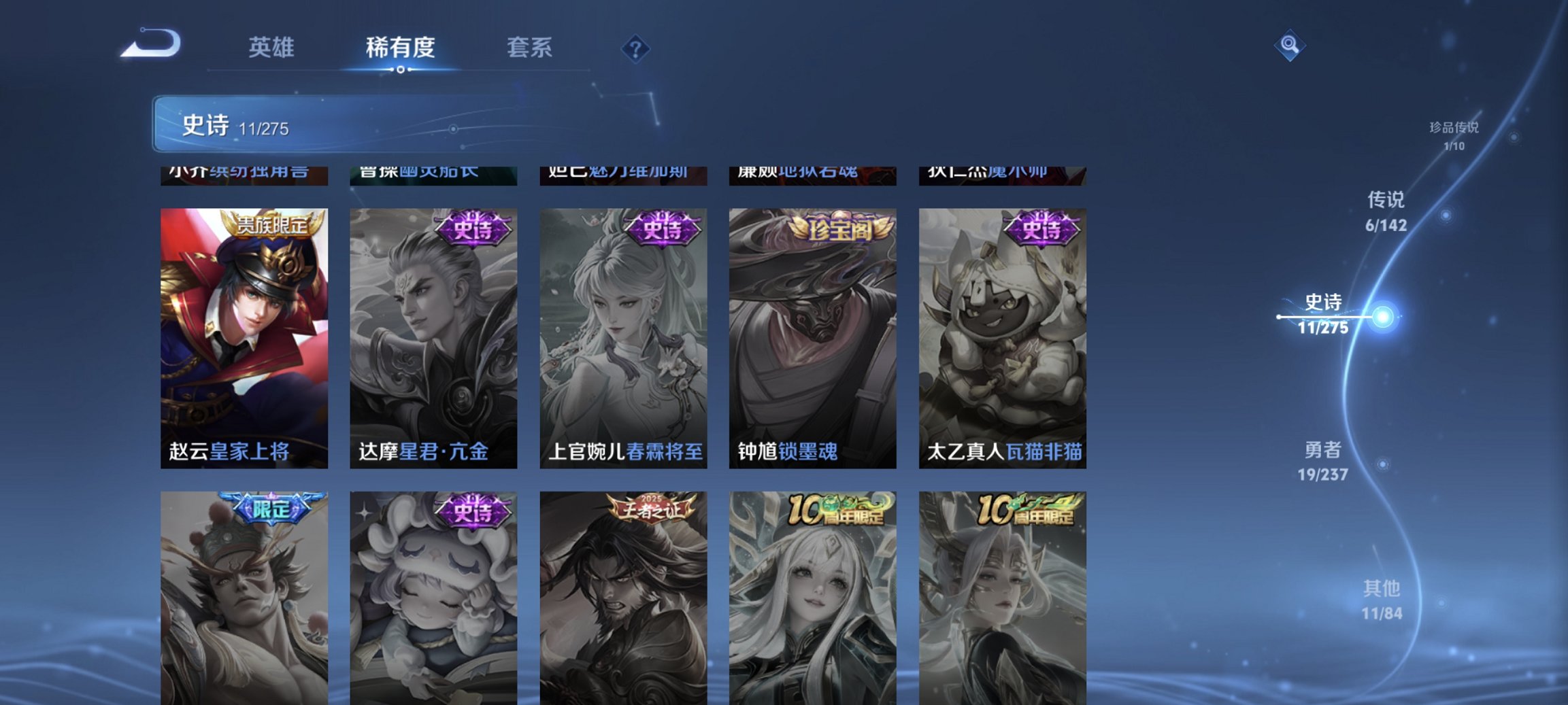Image resolution: width=1568 pixels, height=705 pixels.
Task: Open the help question mark icon
Action: pos(634,50)
